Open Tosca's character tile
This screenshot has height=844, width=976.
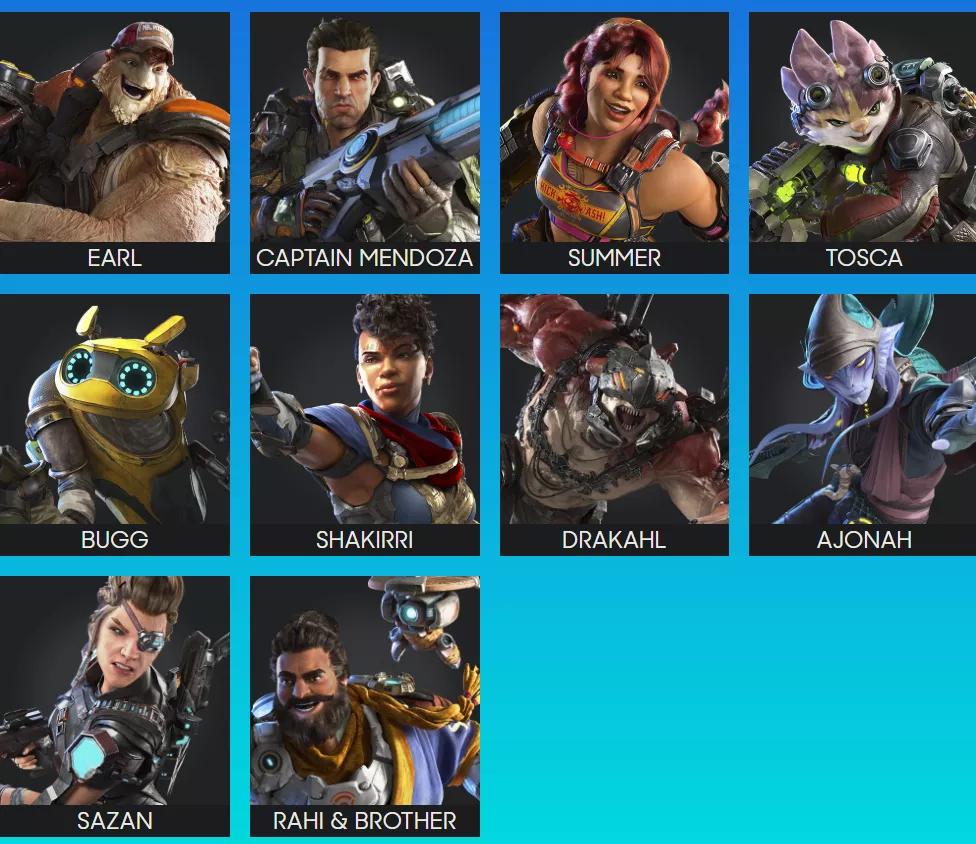pos(863,142)
